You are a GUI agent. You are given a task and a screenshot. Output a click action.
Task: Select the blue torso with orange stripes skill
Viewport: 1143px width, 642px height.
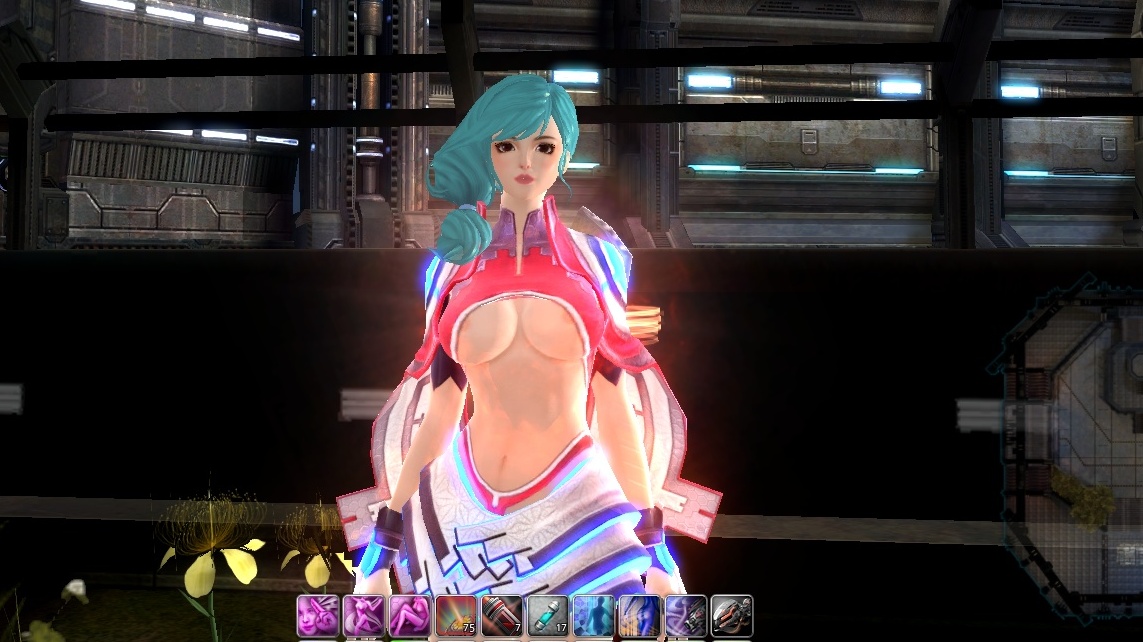[x=640, y=616]
